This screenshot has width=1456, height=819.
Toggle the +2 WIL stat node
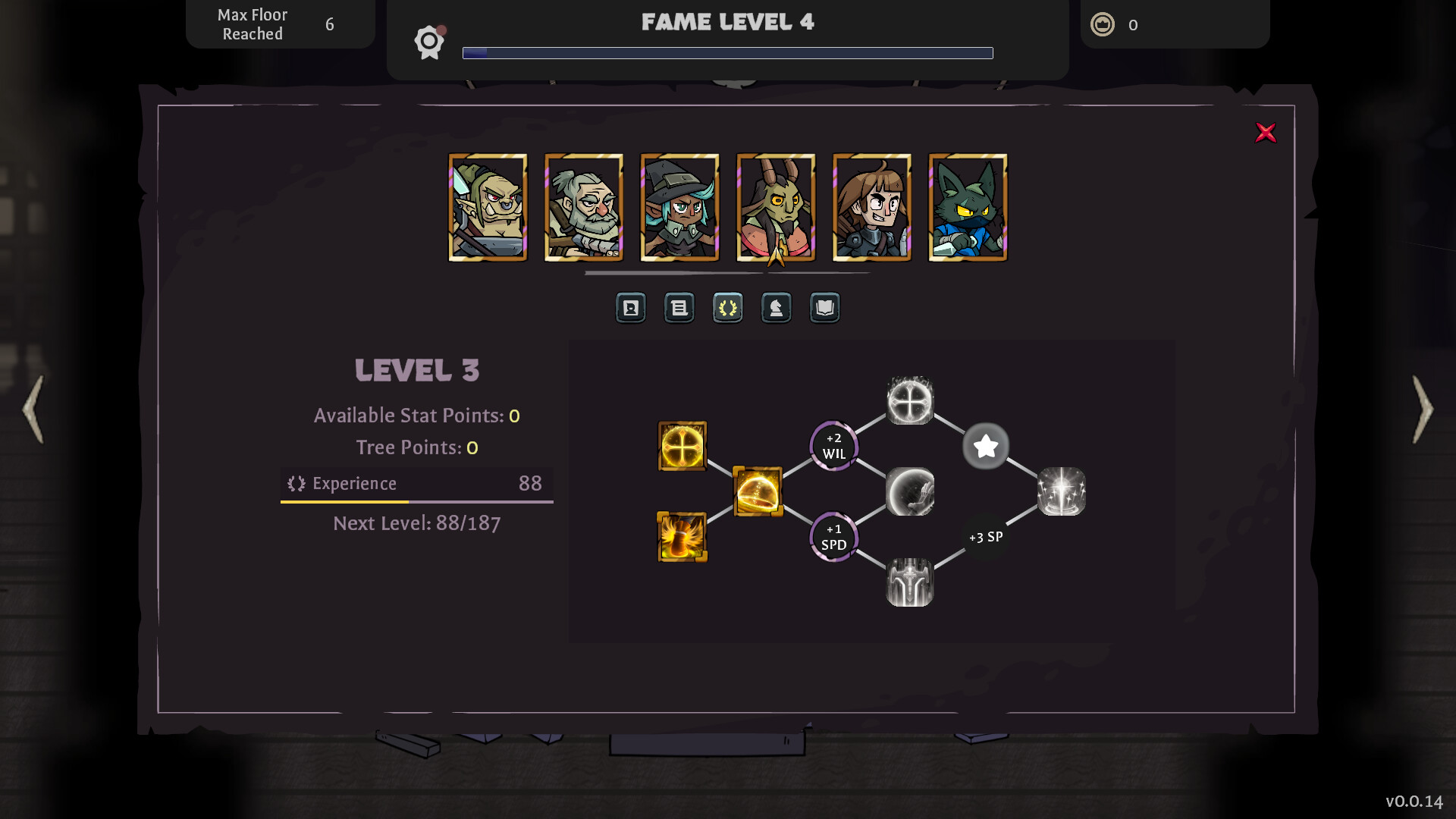tap(833, 446)
